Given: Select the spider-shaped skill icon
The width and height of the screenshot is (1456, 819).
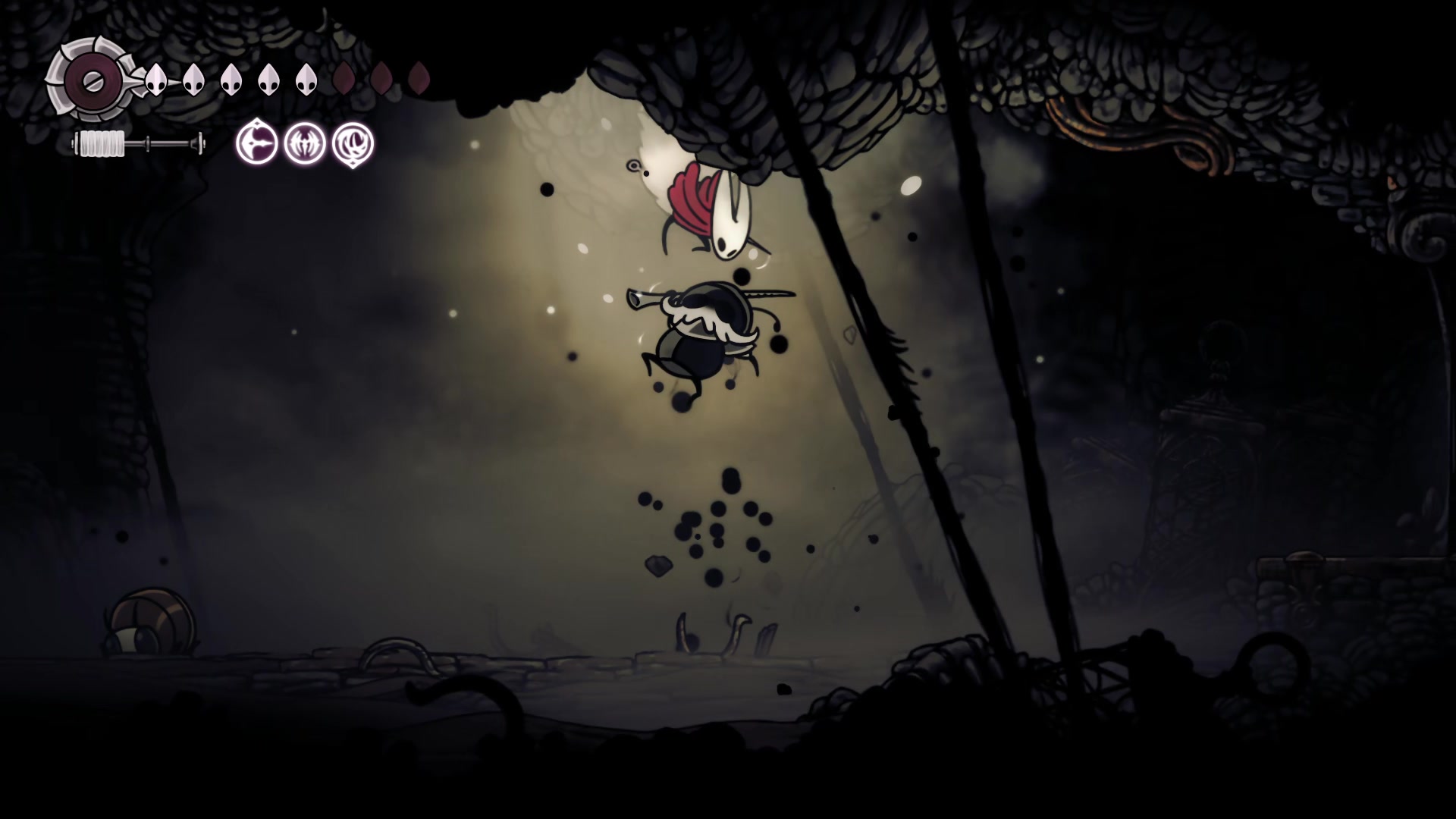Looking at the screenshot, I should pos(305,143).
